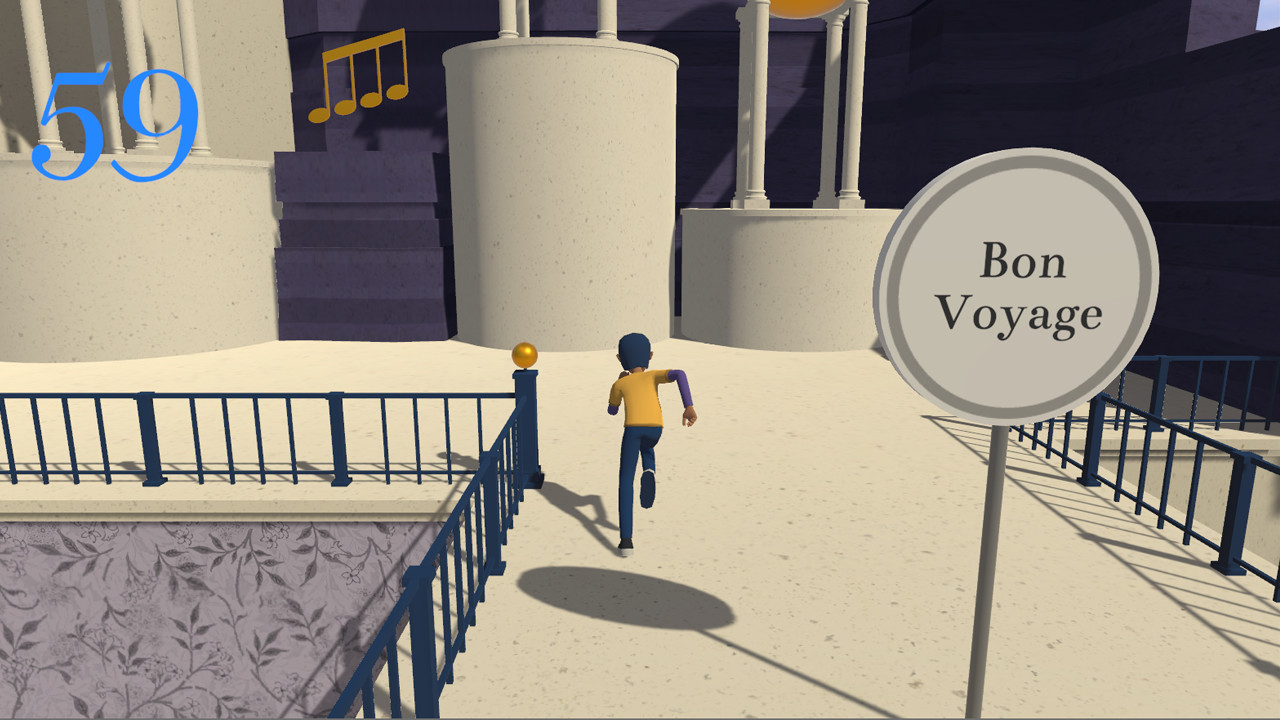Image resolution: width=1280 pixels, height=720 pixels.
Task: Click the word Bon on the sign
Action: [x=1024, y=260]
